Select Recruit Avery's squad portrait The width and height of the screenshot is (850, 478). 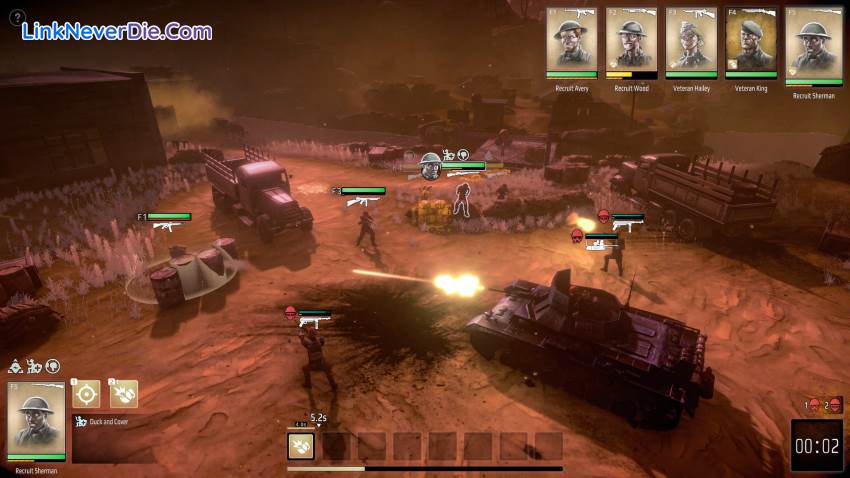pos(572,41)
